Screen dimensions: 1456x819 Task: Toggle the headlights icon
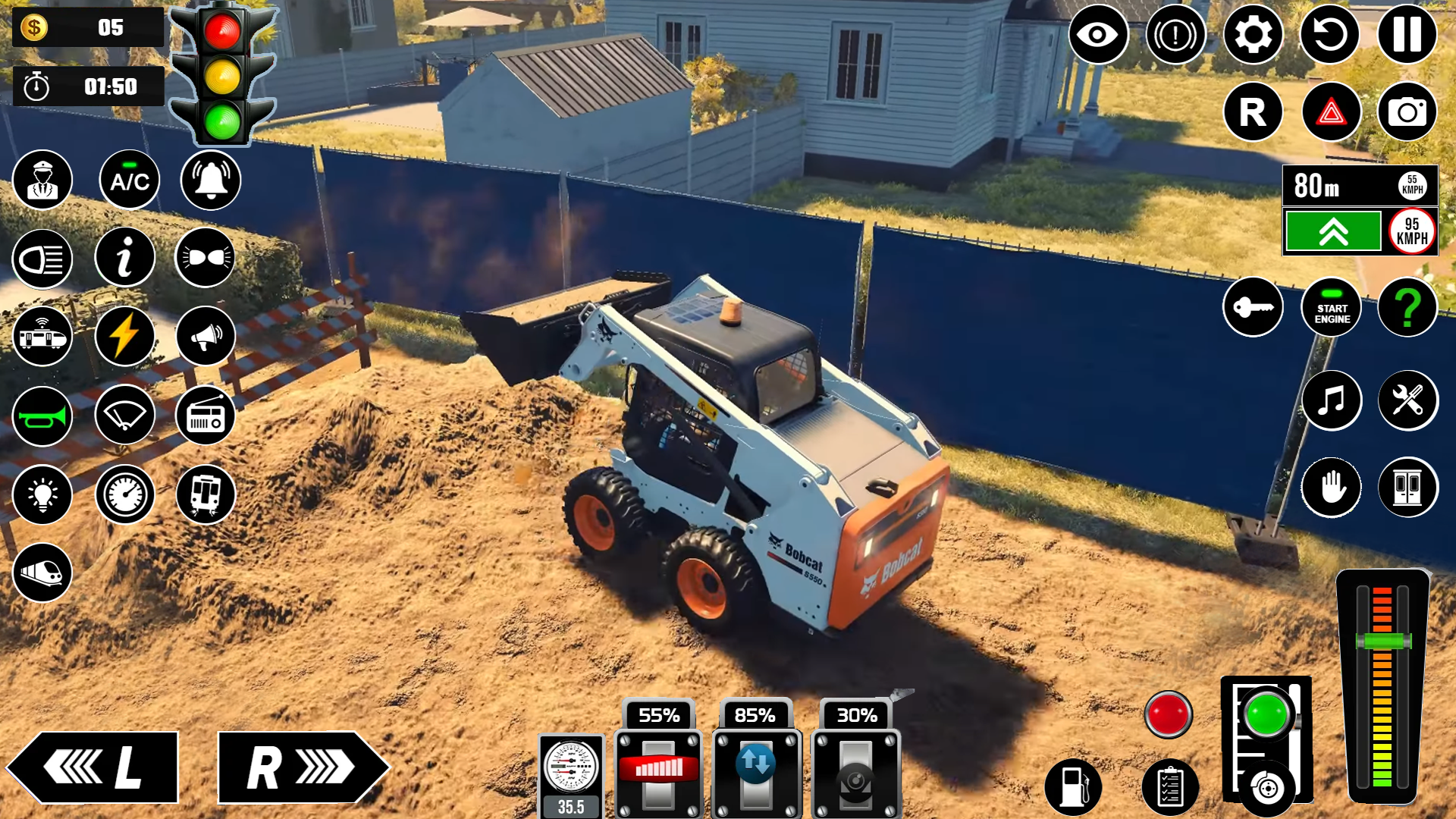(x=43, y=259)
